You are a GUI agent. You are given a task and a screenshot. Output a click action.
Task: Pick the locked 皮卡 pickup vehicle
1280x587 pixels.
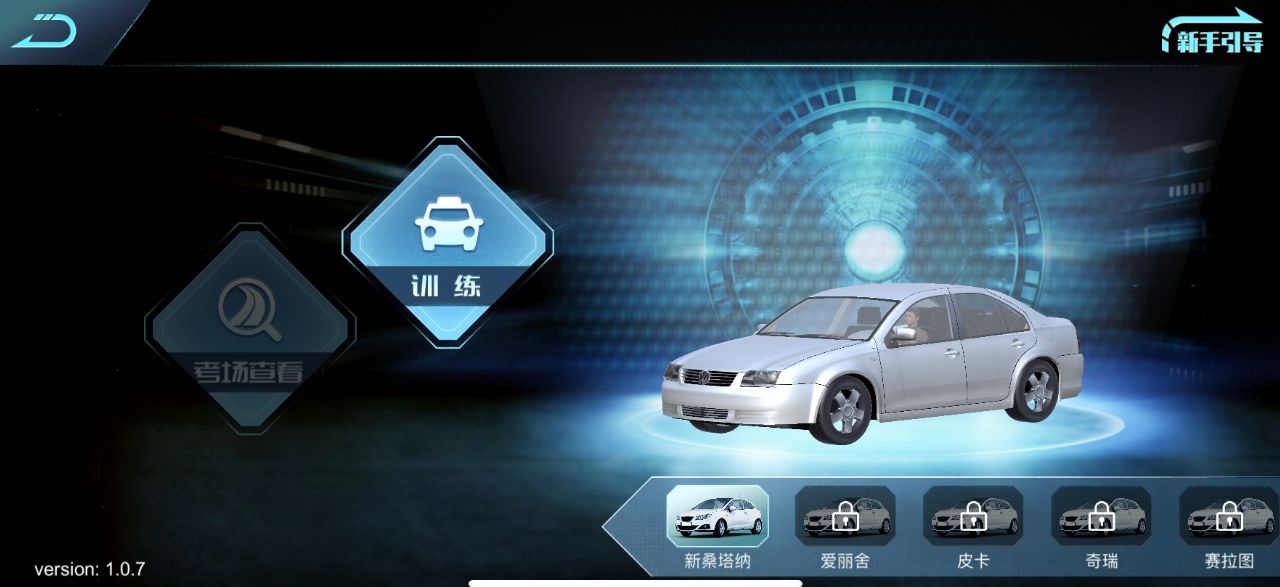click(x=973, y=516)
